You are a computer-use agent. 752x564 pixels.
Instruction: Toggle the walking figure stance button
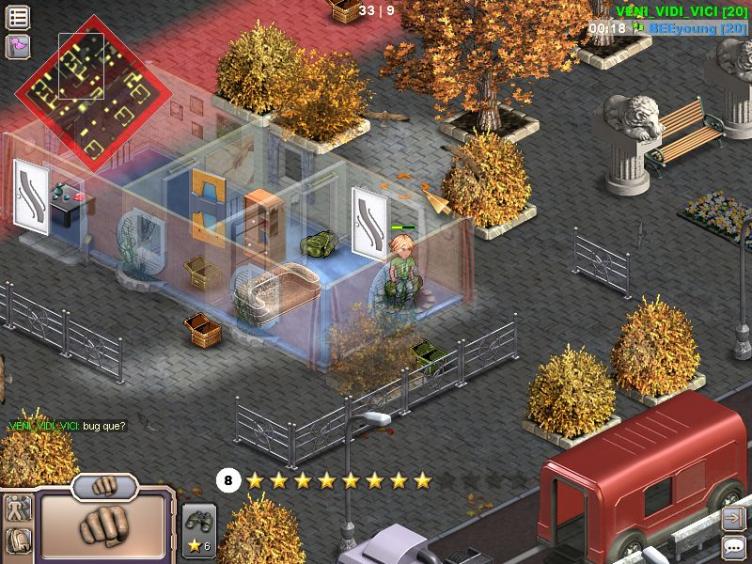[19, 508]
